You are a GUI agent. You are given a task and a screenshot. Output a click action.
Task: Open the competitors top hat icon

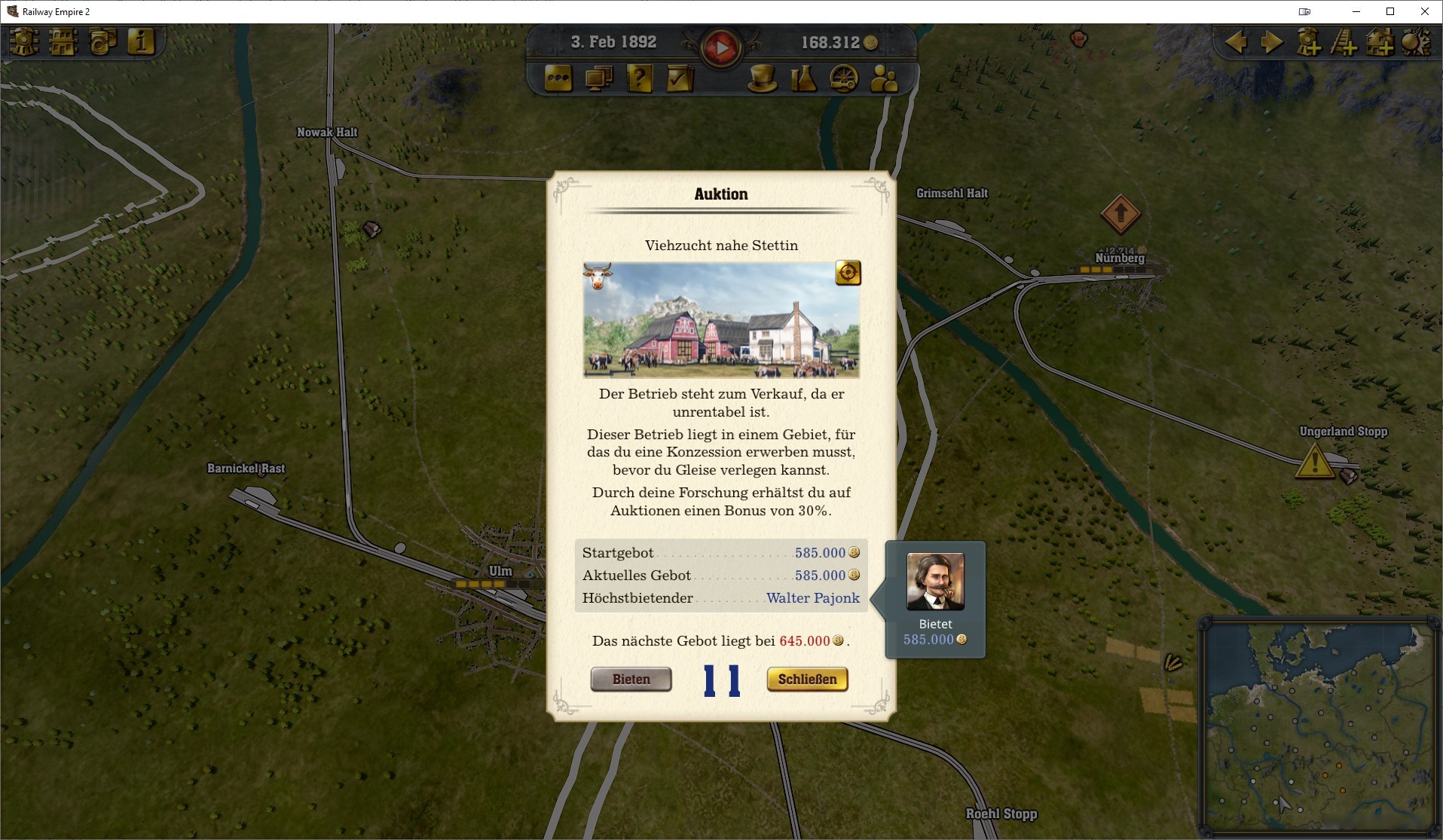(x=763, y=78)
